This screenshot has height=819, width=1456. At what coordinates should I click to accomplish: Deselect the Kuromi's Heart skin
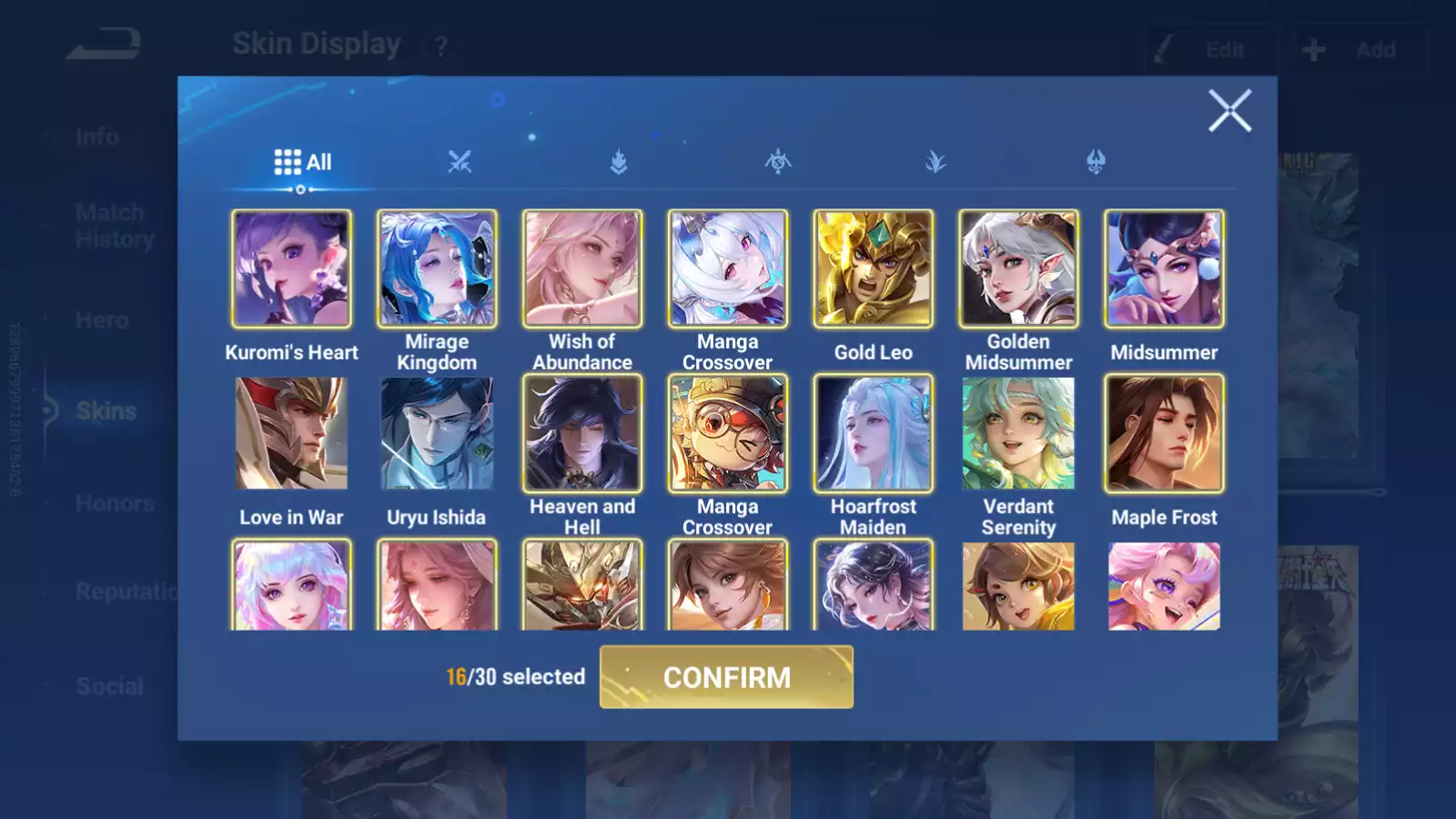pos(291,269)
